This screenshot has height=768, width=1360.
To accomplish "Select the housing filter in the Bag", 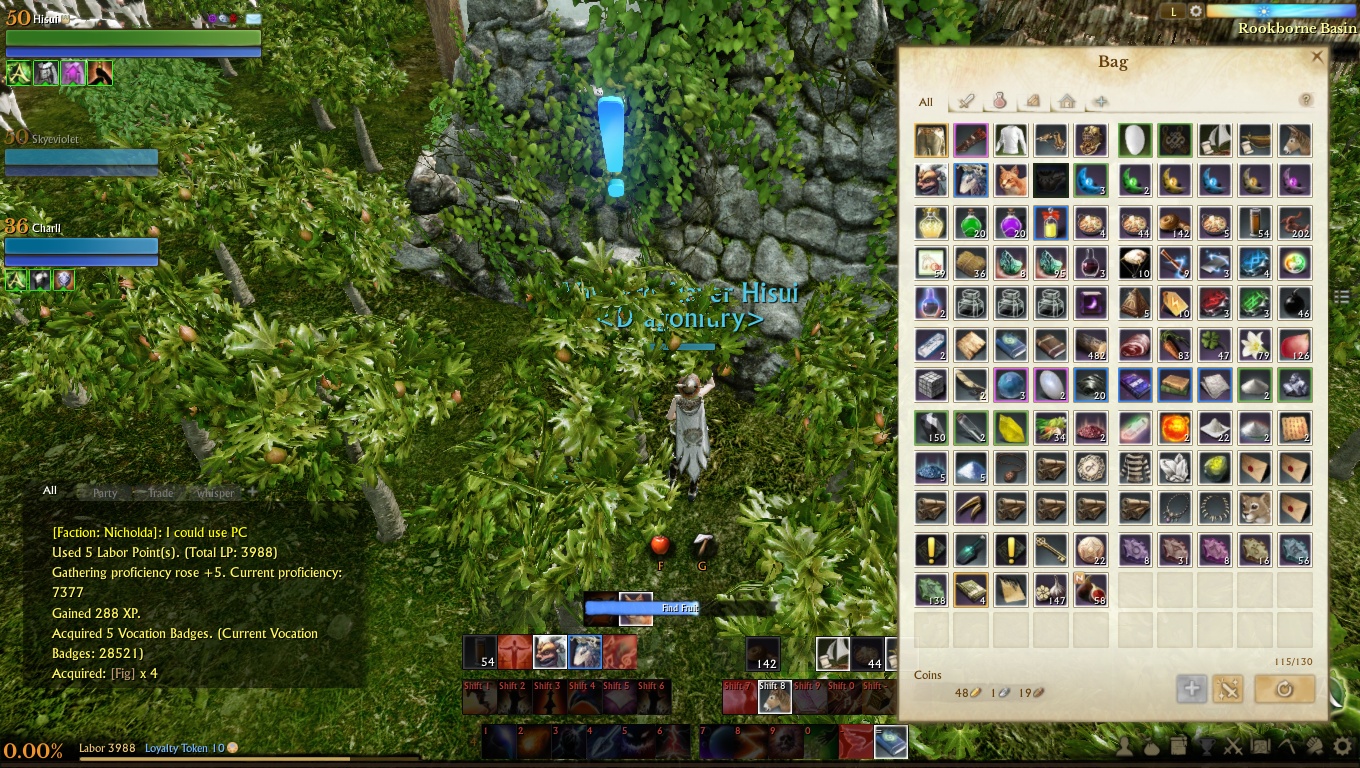I will [x=1067, y=102].
